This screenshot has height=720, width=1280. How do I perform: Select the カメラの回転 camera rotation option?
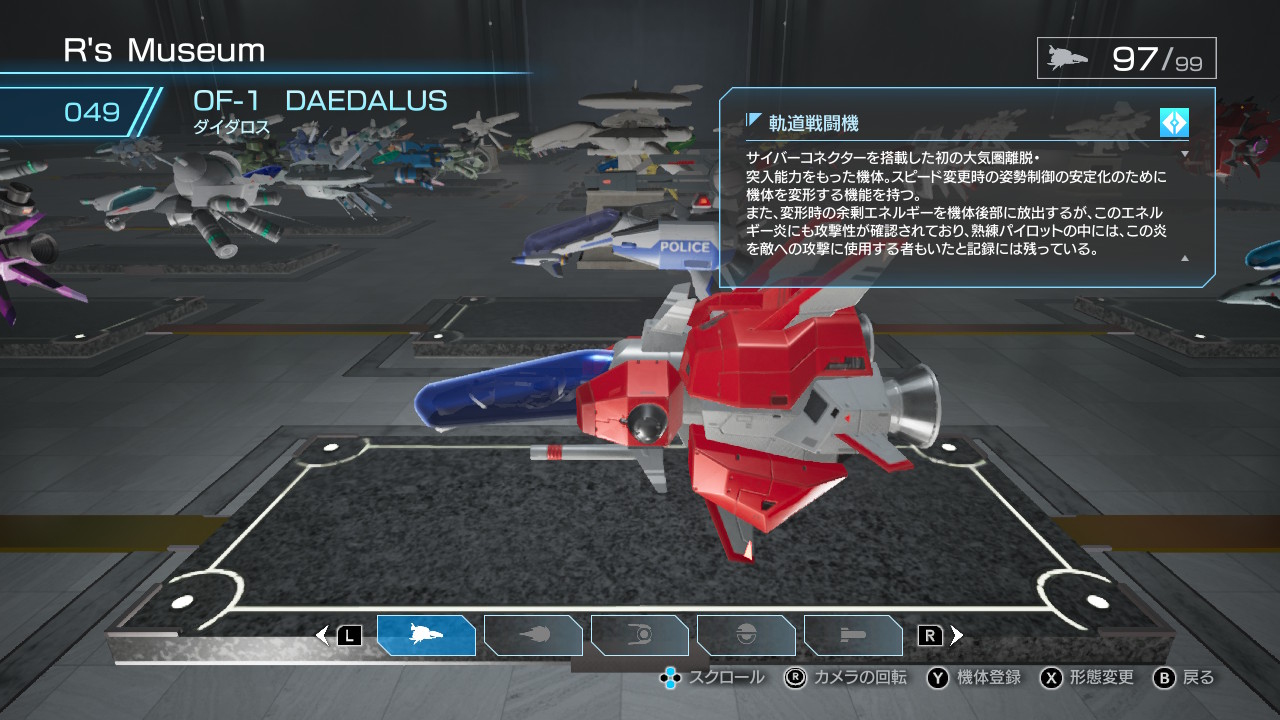click(847, 678)
